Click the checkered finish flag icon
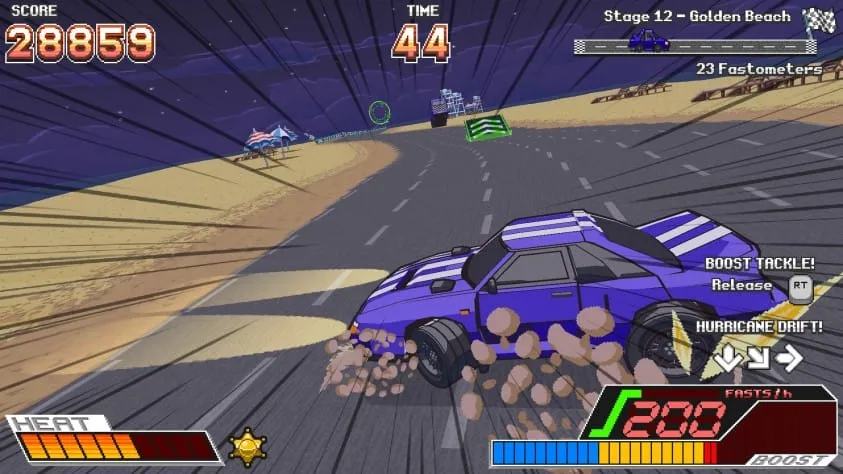 [x=819, y=18]
